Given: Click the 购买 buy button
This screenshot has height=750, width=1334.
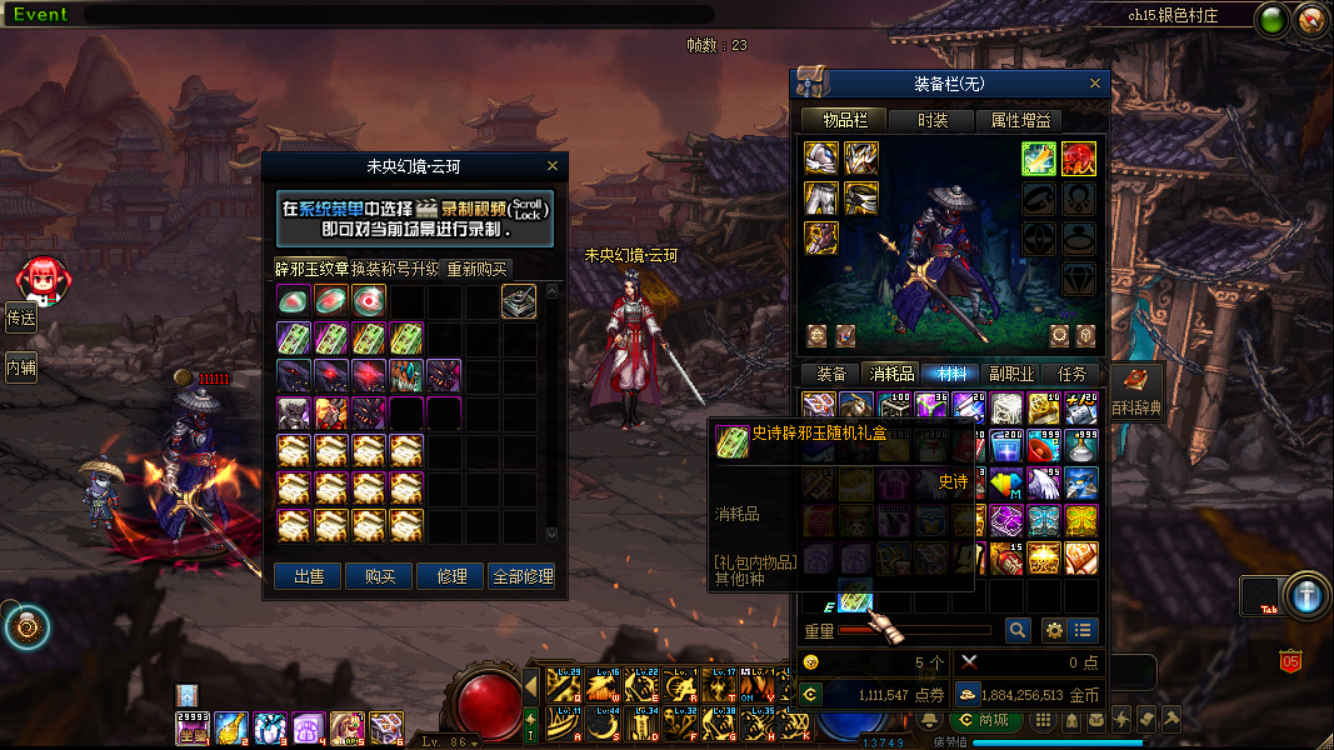Looking at the screenshot, I should pos(379,576).
